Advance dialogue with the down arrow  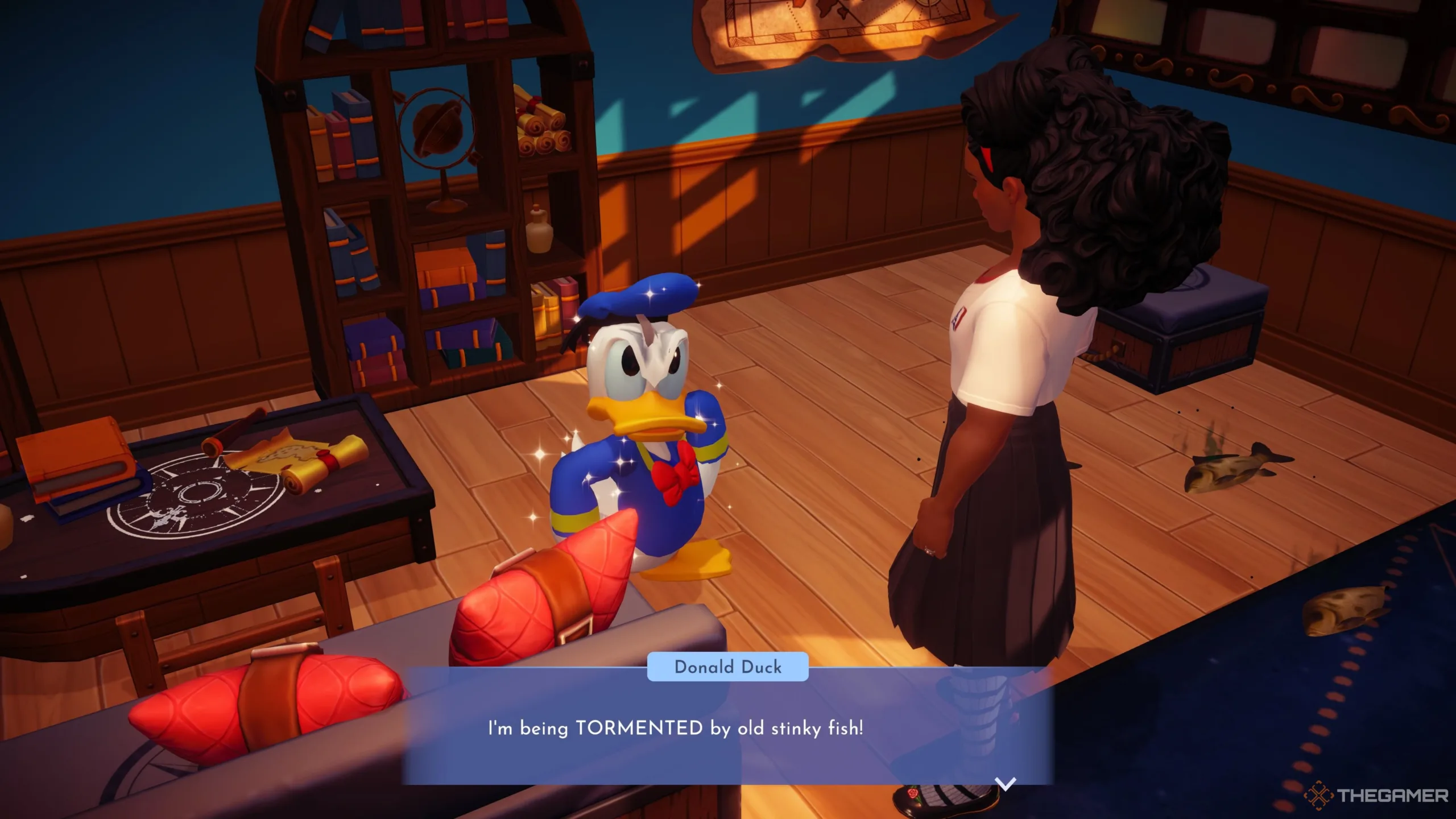click(x=1006, y=784)
